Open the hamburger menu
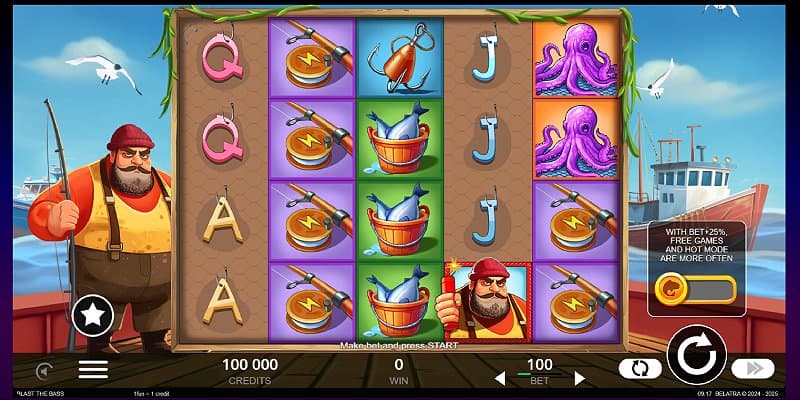 point(93,369)
